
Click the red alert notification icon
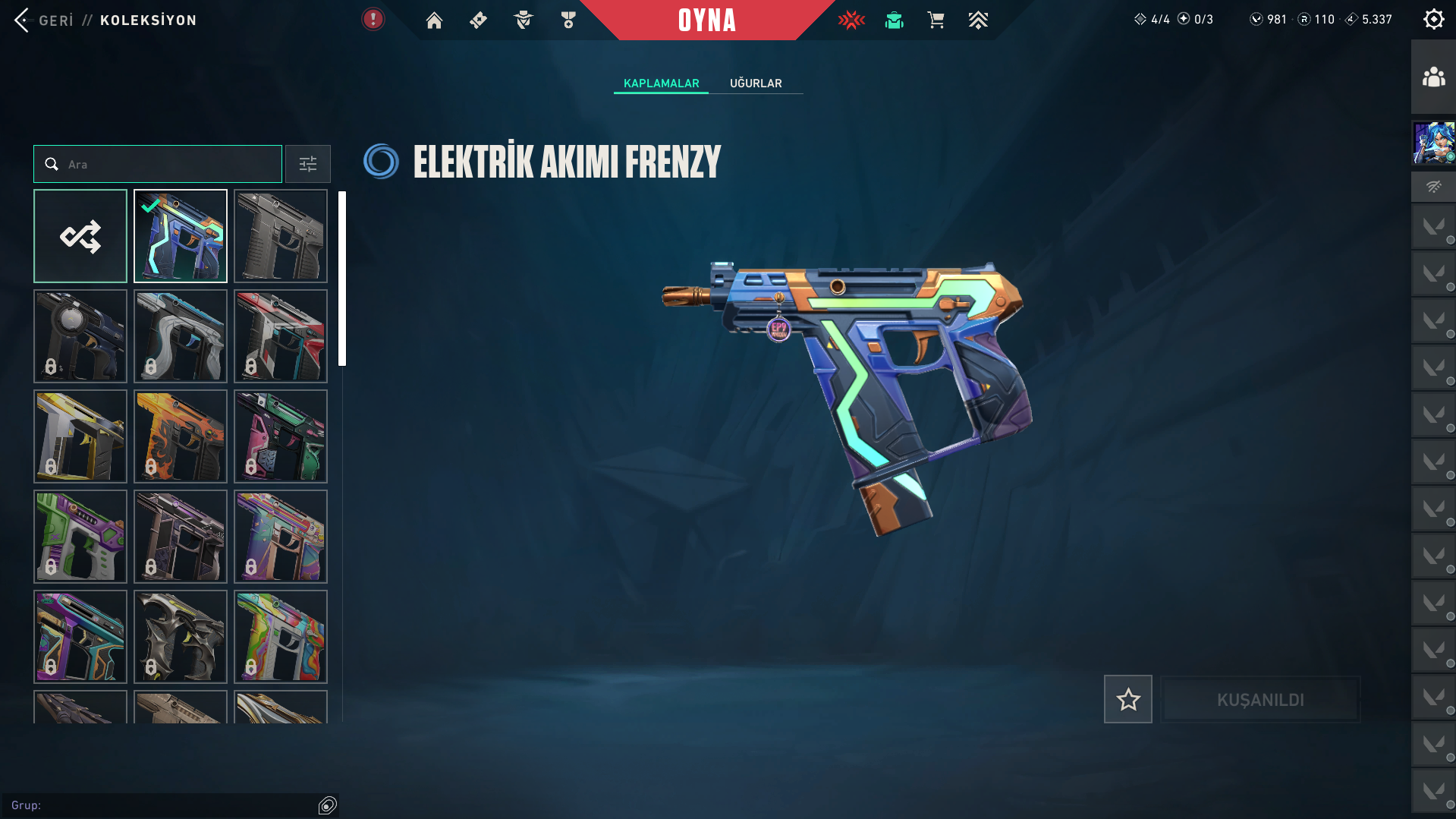[x=373, y=20]
